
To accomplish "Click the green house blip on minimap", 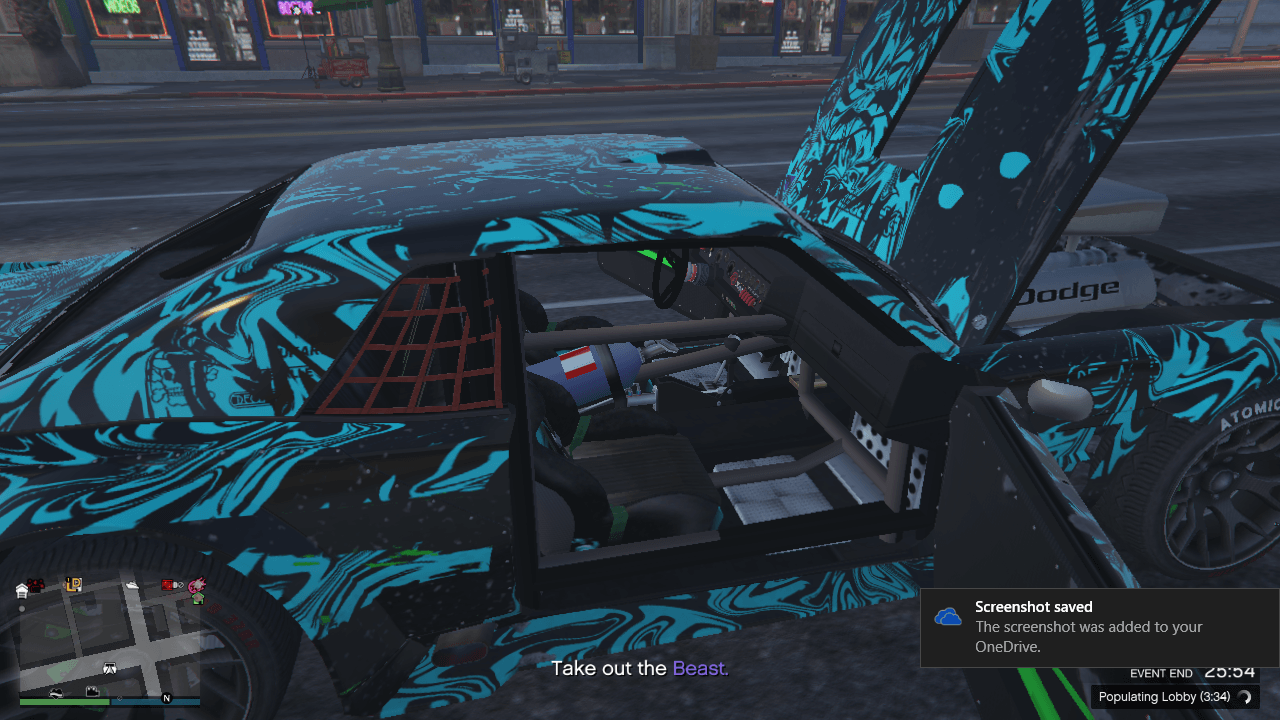I will coord(197,598).
